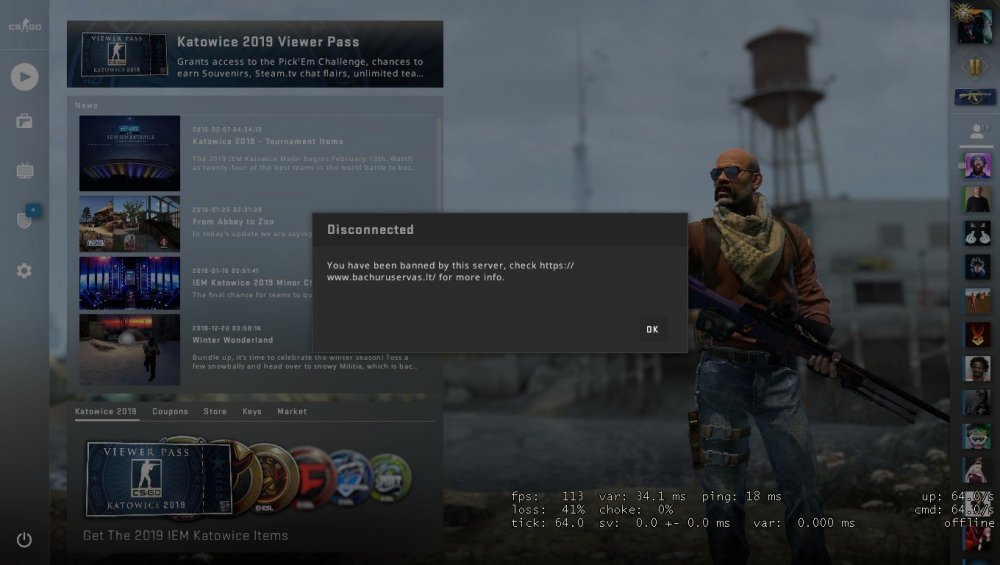Switch to the Store tab
Image resolution: width=1000 pixels, height=565 pixels.
pyautogui.click(x=215, y=411)
